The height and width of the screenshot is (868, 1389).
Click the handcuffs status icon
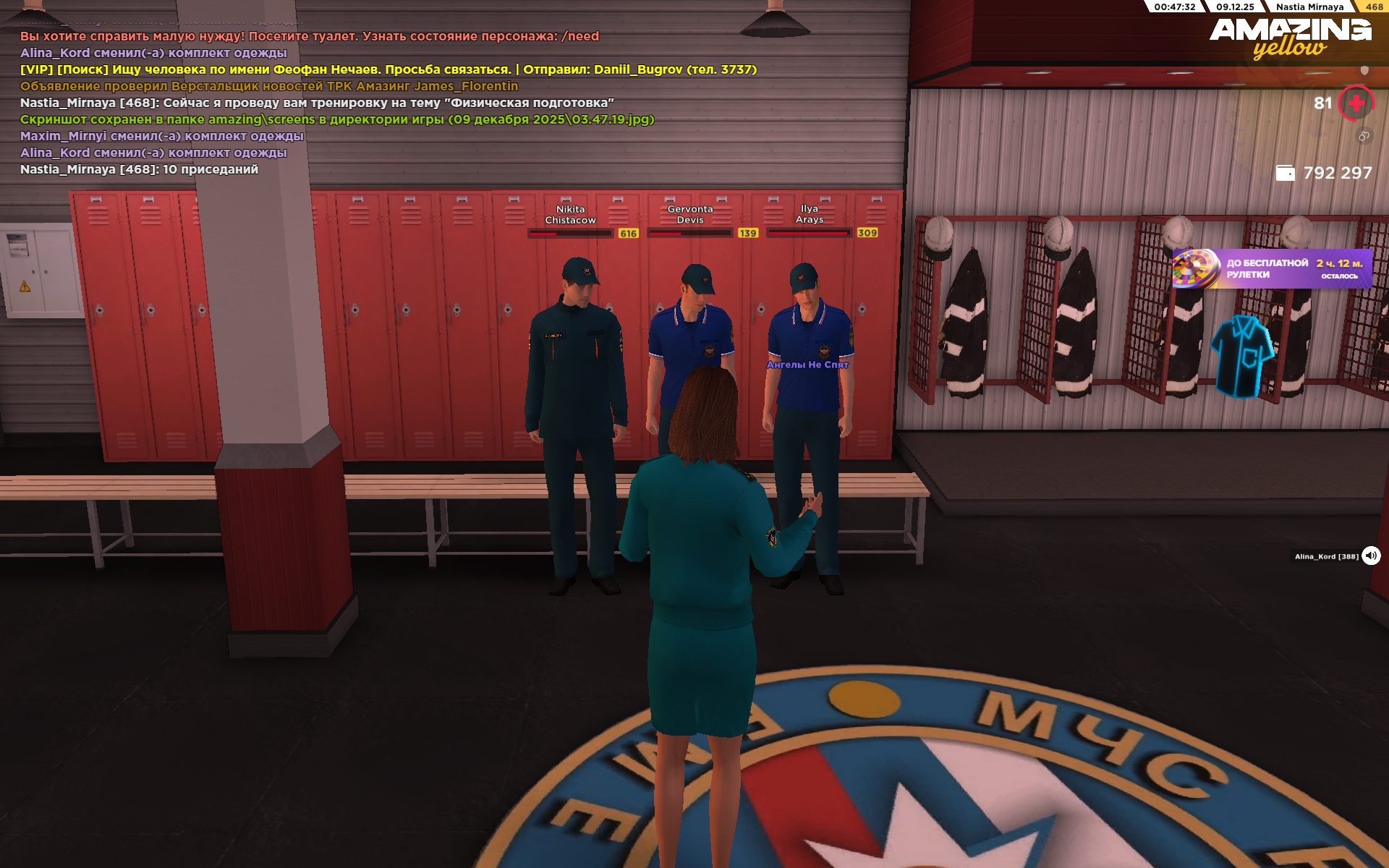(x=1364, y=136)
